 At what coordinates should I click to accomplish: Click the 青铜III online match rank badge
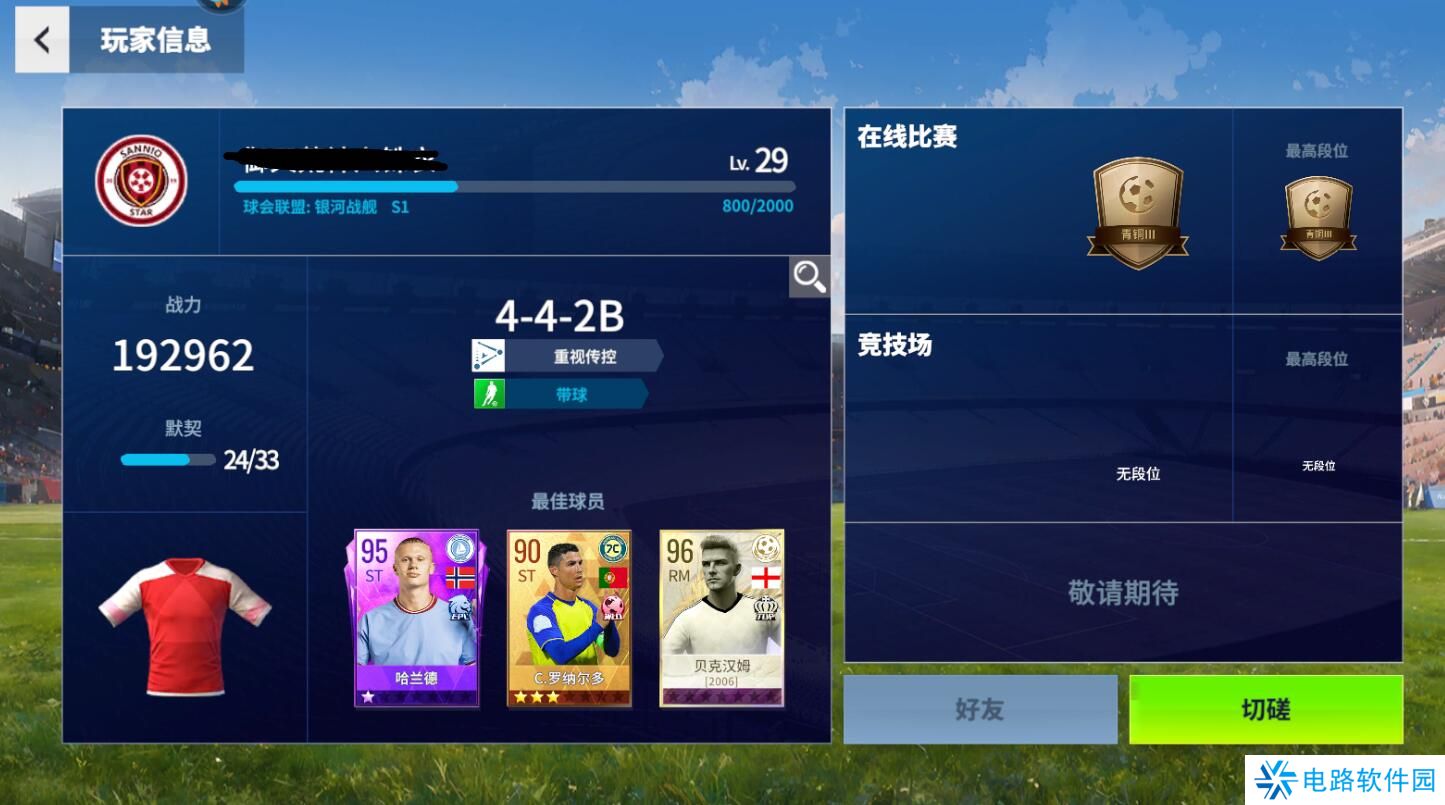pyautogui.click(x=1138, y=210)
